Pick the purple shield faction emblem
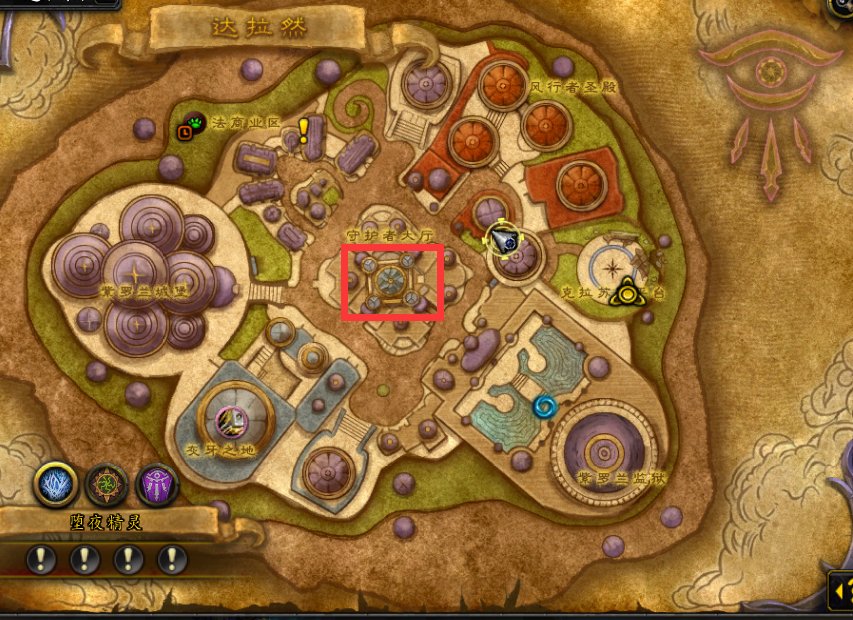 [156, 485]
